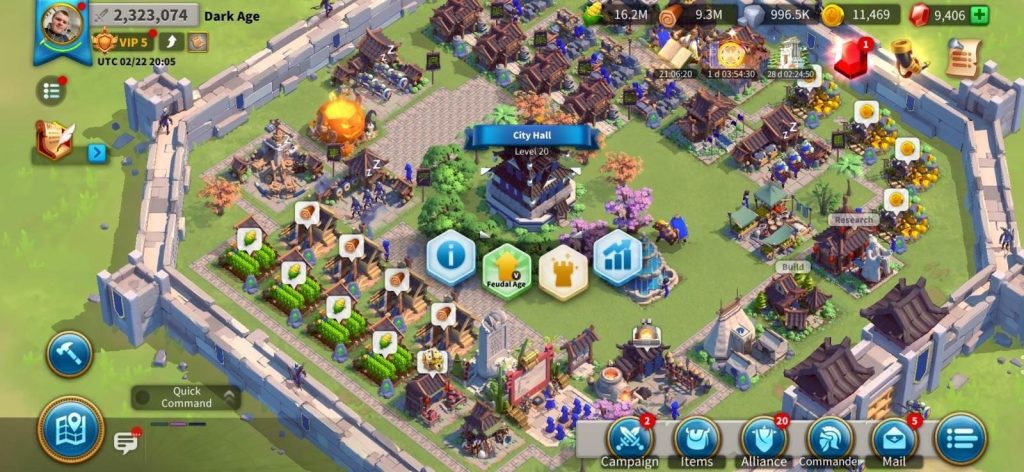Open the task list bullet icon
Screen dimensions: 1024x472
tap(51, 91)
